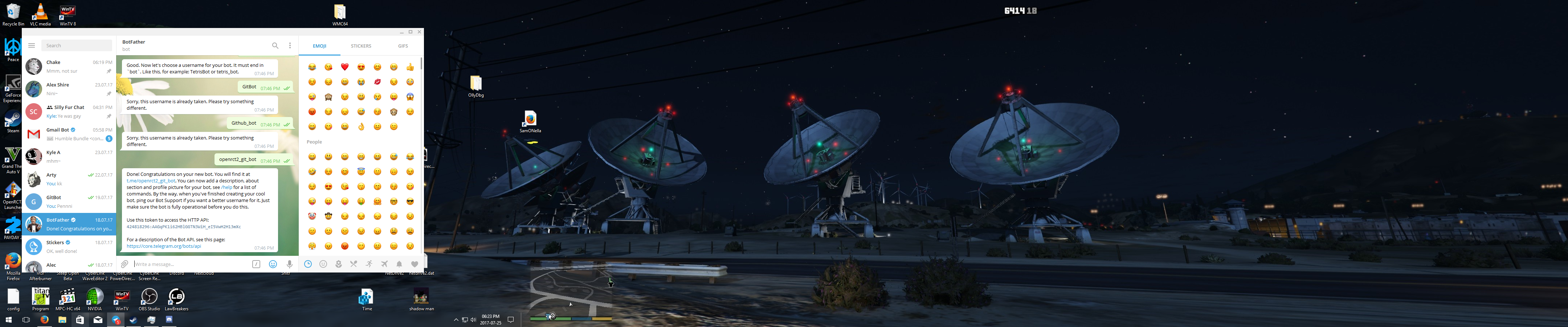
Task: Click the voice message microphone icon
Action: pos(290,264)
